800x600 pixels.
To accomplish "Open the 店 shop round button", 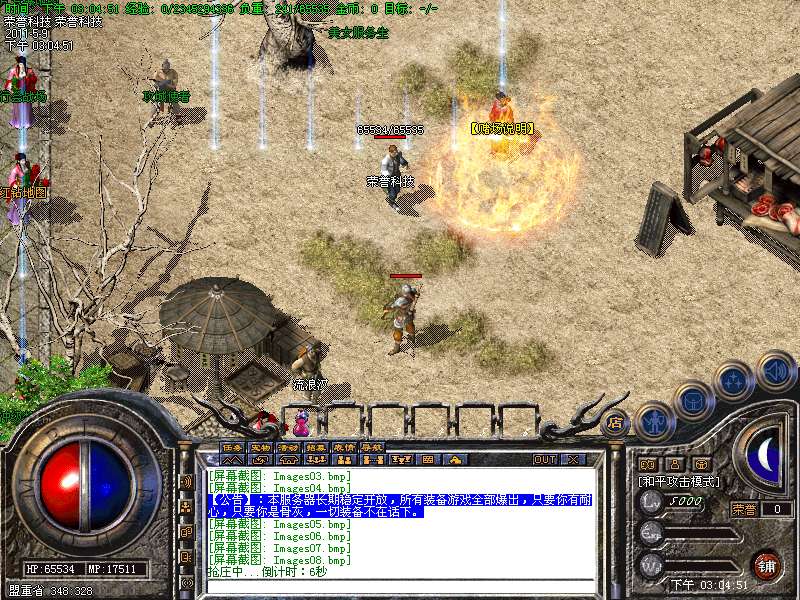I will tap(615, 421).
